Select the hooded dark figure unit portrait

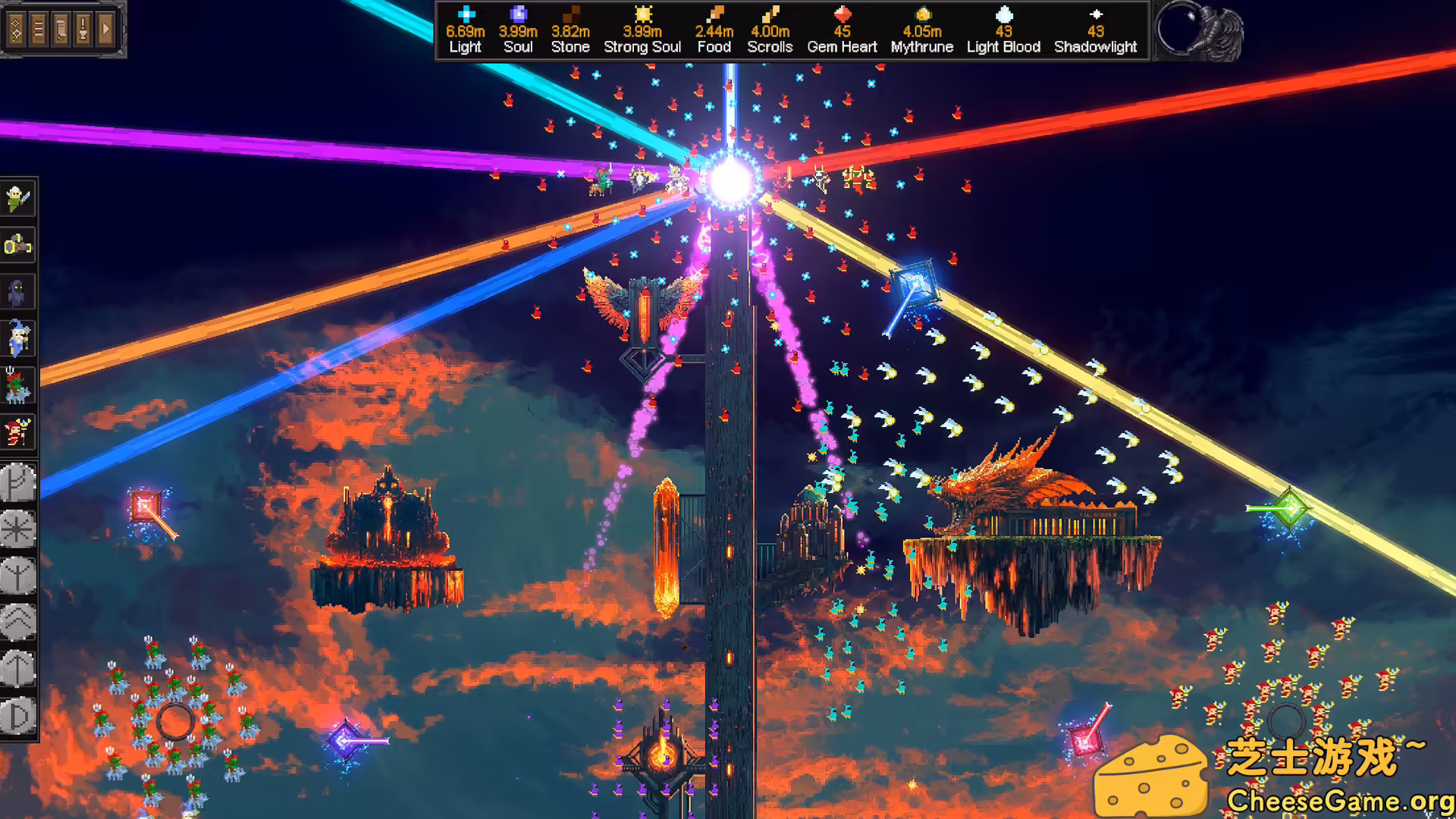point(17,293)
